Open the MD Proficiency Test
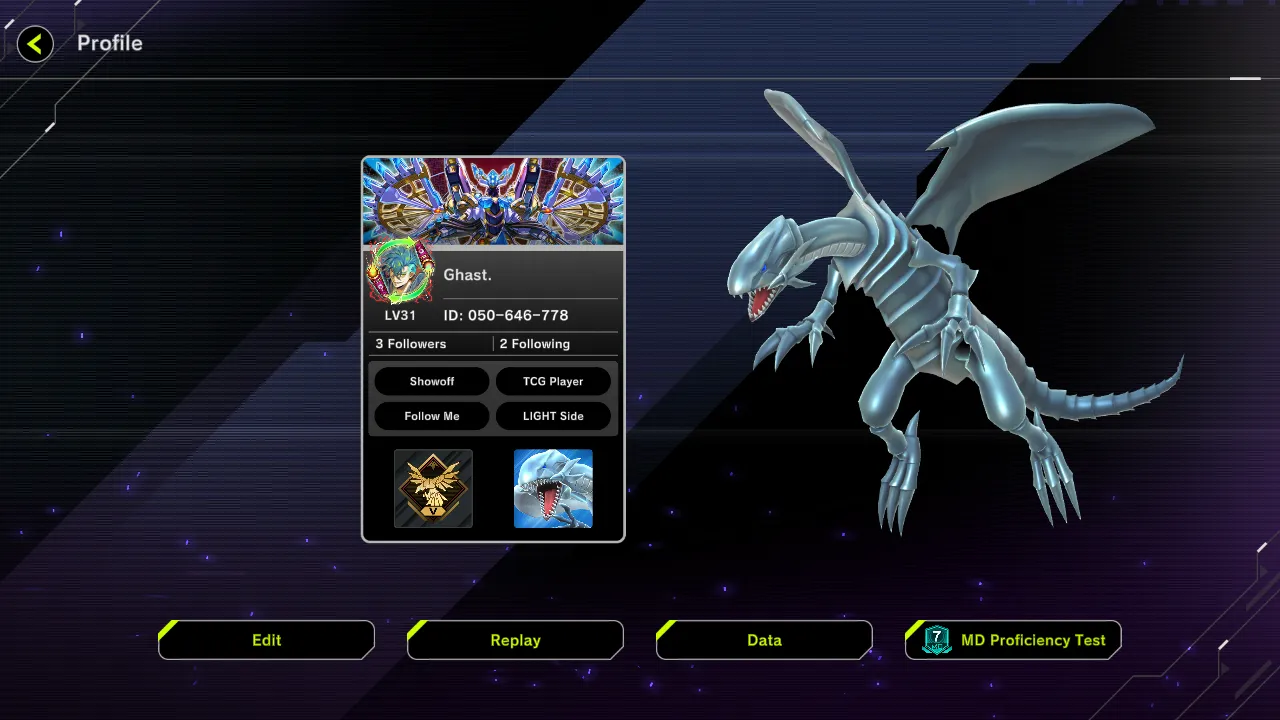Image resolution: width=1280 pixels, height=720 pixels. (x=1013, y=640)
